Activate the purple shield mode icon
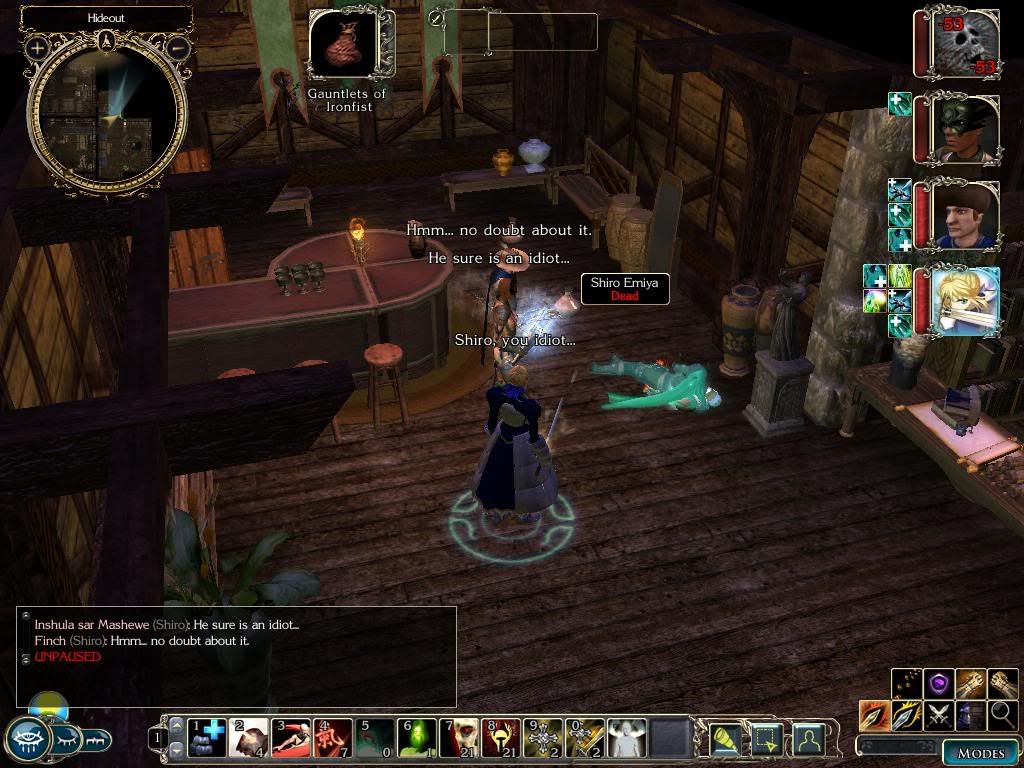Screen dimensions: 1024x768 (938, 683)
